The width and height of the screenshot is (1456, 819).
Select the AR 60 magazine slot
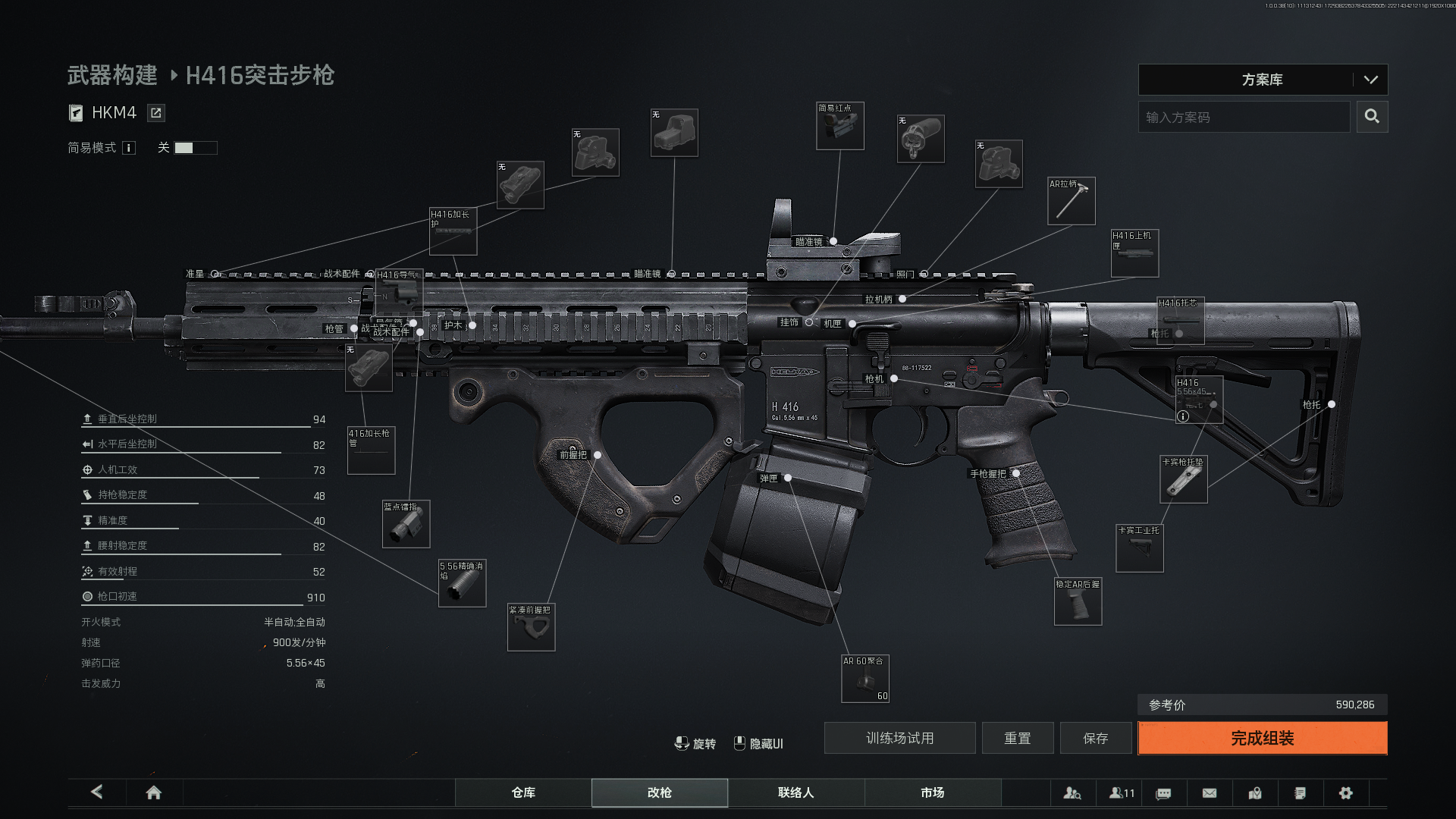(865, 679)
